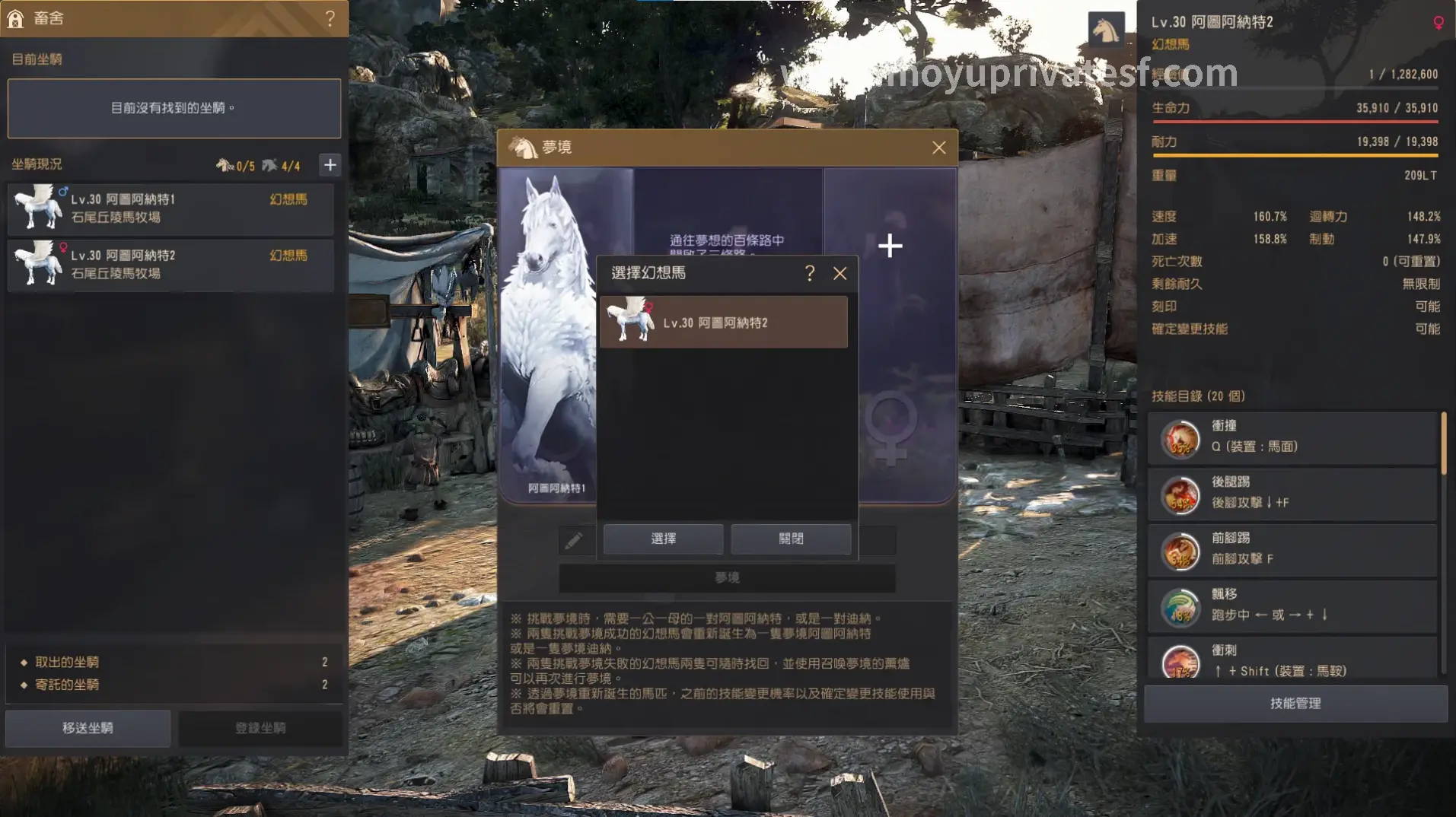Open the stable help (?) icon

click(330, 19)
